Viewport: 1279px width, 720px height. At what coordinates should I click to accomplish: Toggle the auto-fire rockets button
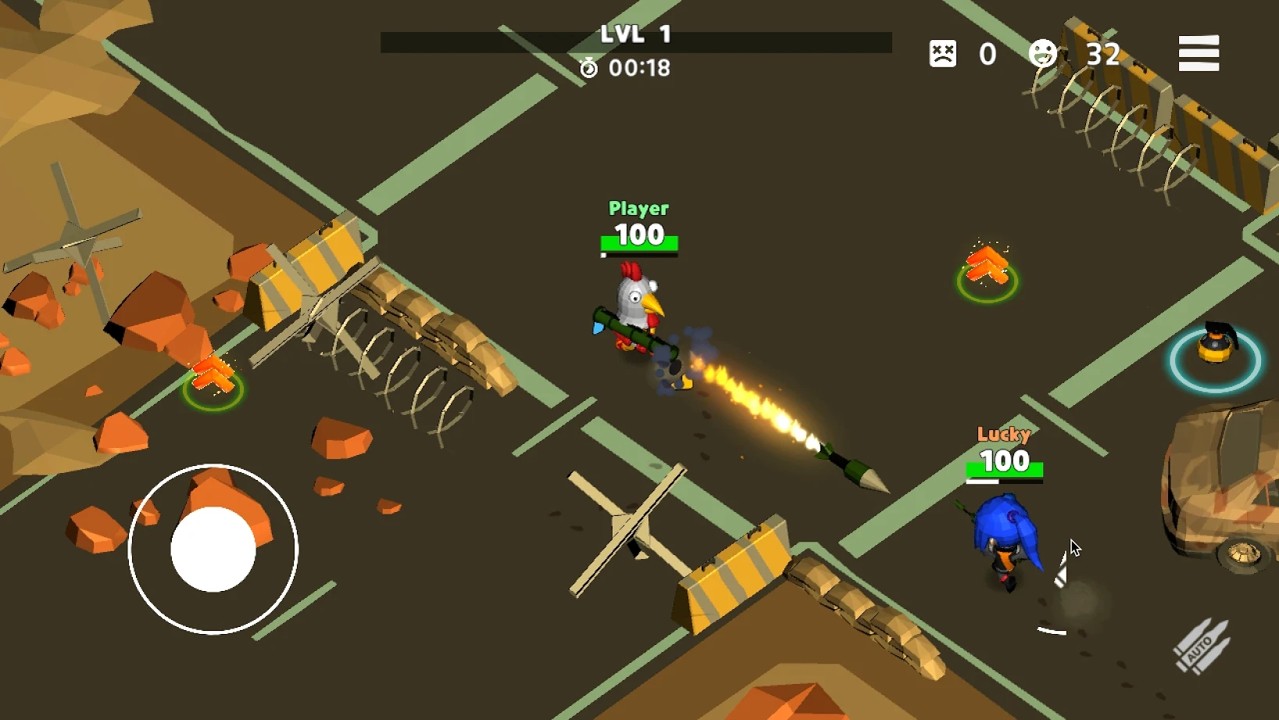pos(1202,645)
